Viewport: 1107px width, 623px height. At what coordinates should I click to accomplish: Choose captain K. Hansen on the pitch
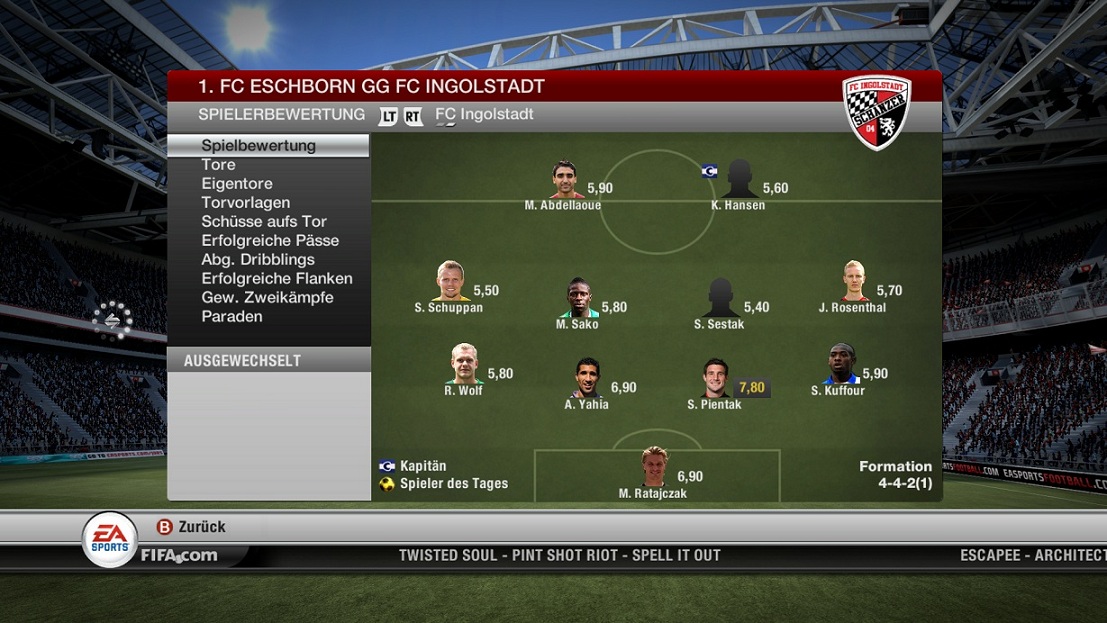click(740, 180)
